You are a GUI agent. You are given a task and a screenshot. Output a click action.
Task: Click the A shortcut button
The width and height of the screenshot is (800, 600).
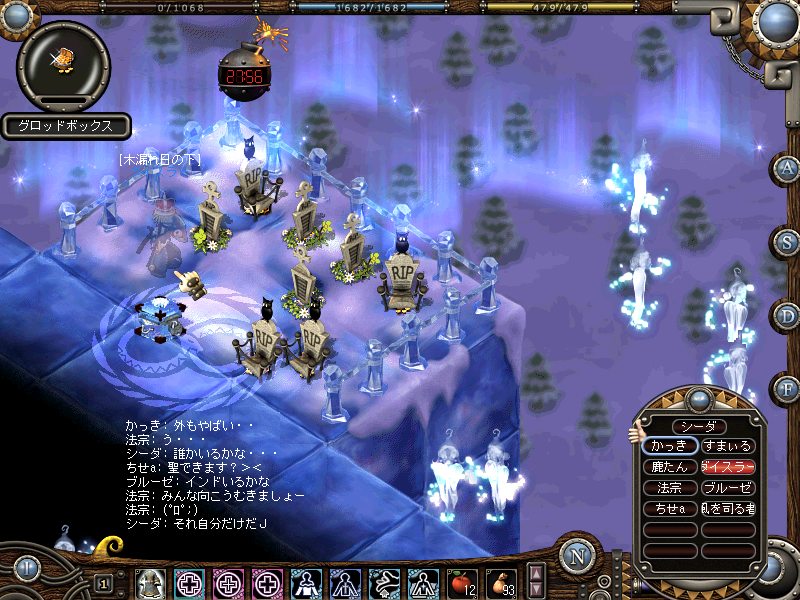786,168
